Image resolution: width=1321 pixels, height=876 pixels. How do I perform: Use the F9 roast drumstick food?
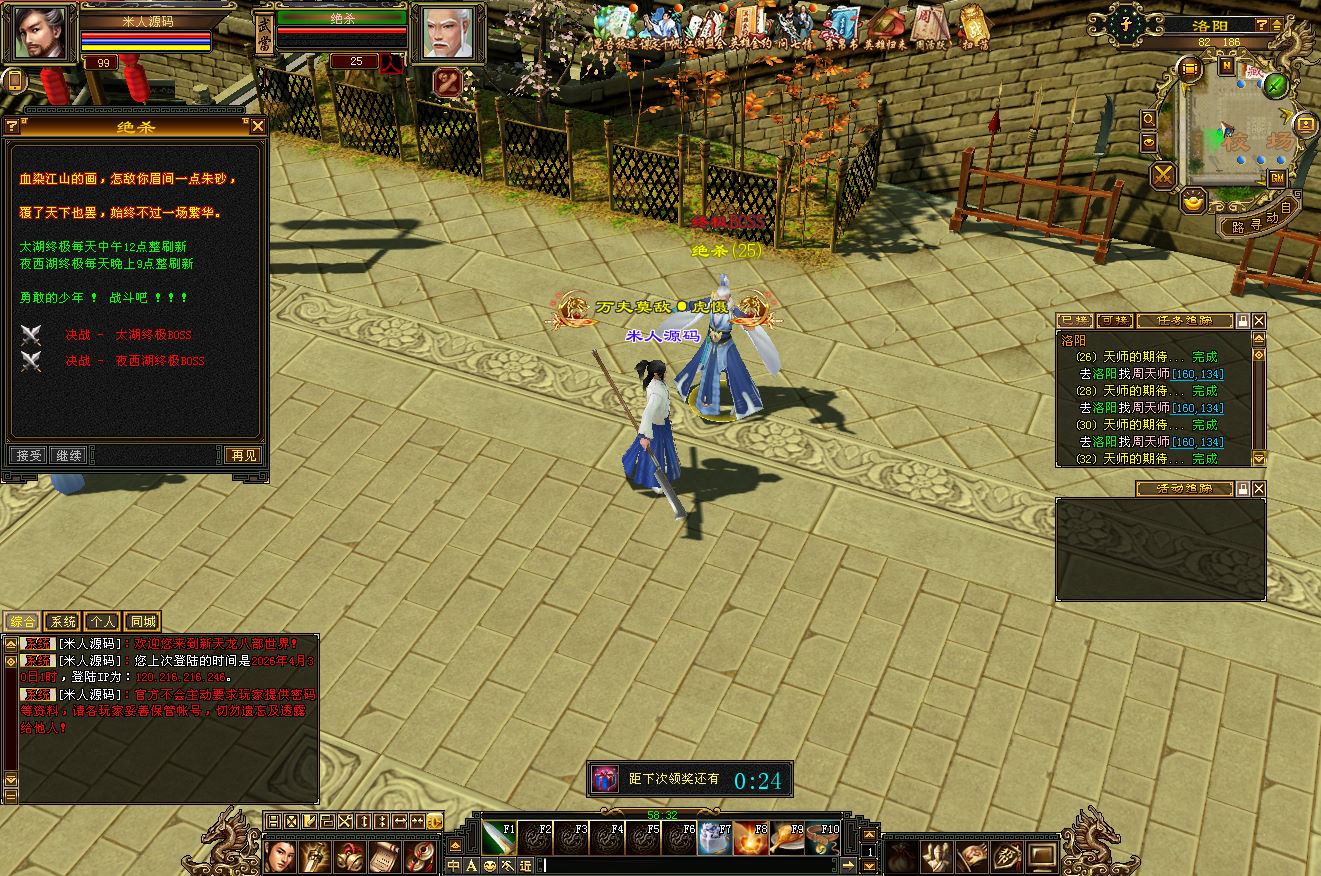click(786, 837)
